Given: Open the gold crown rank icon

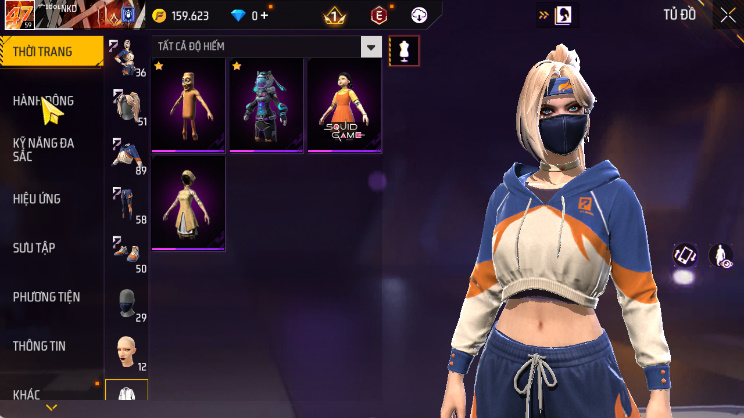Looking at the screenshot, I should tap(334, 16).
